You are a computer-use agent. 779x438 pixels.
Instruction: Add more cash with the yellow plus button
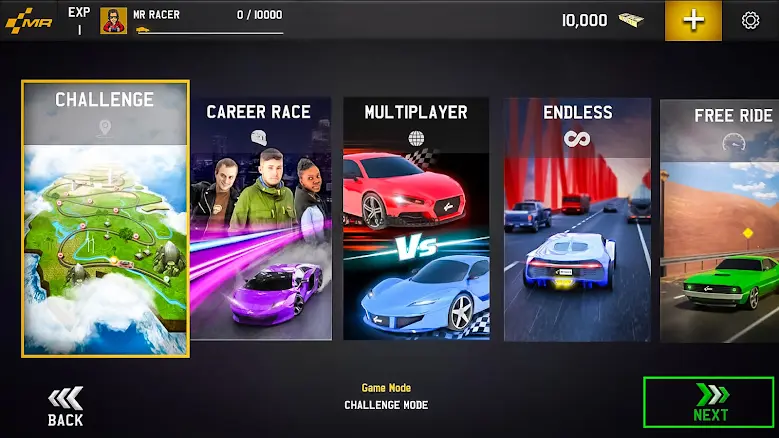[x=693, y=21]
